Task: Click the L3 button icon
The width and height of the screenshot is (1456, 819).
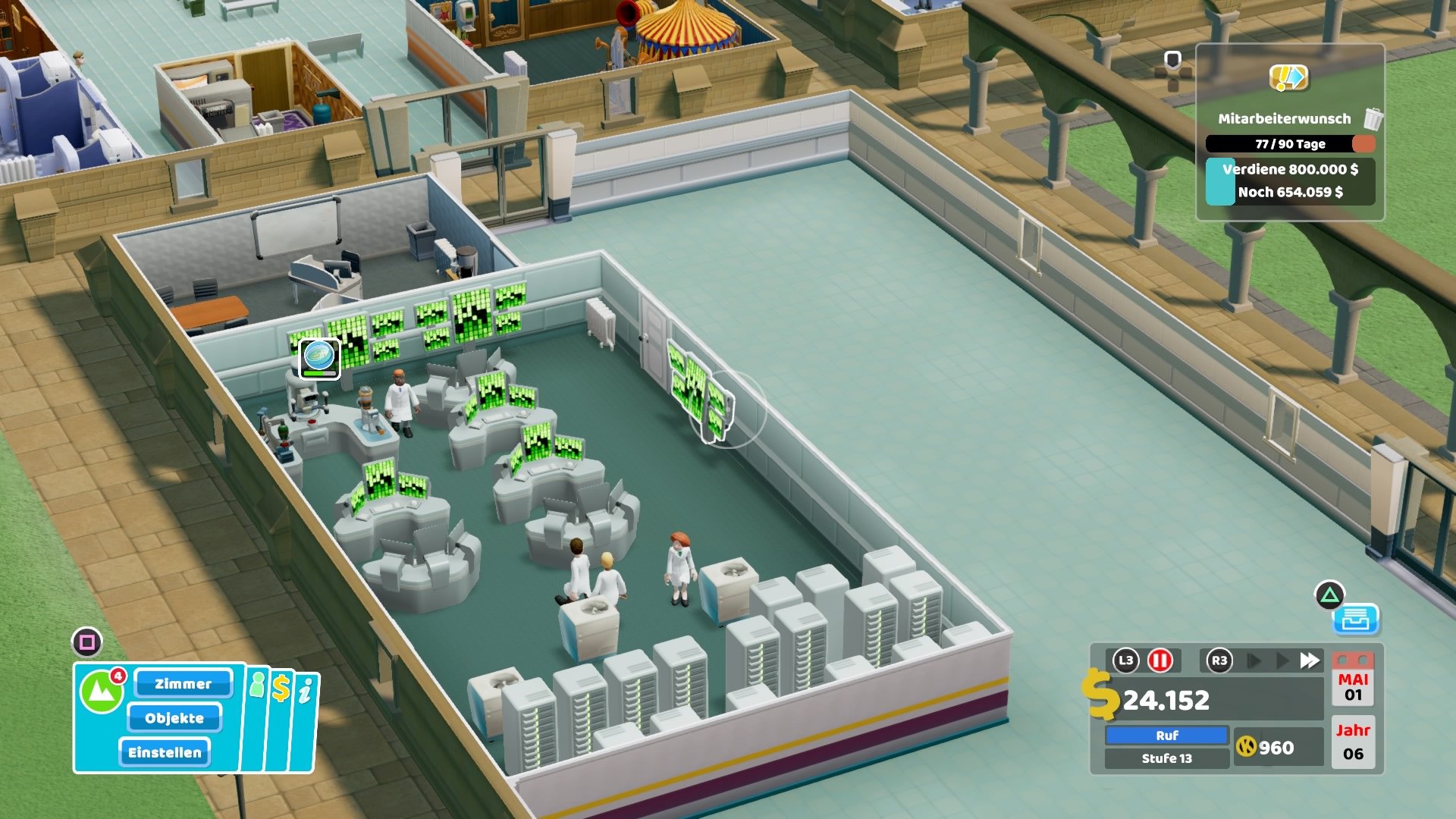Action: (1126, 659)
